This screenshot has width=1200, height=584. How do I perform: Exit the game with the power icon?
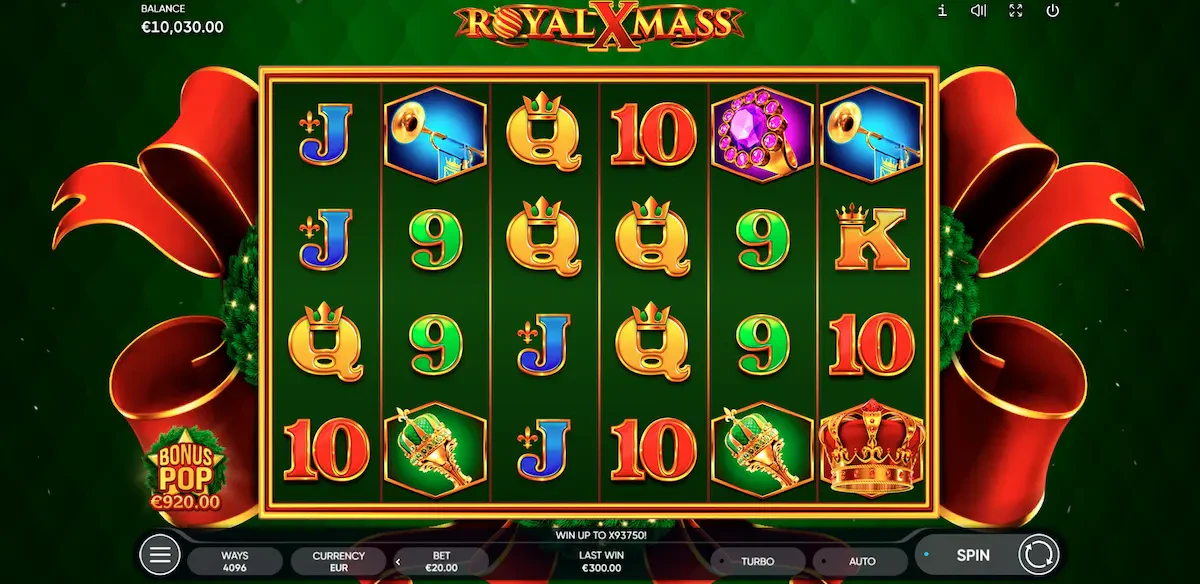(1052, 11)
